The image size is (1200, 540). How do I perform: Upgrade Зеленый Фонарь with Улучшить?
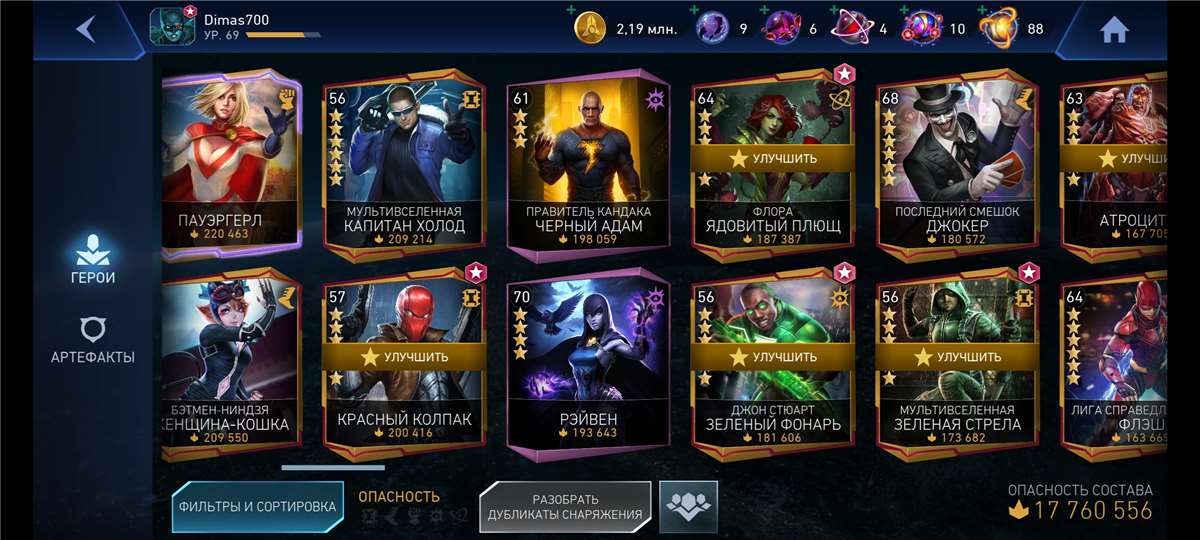[x=772, y=356]
